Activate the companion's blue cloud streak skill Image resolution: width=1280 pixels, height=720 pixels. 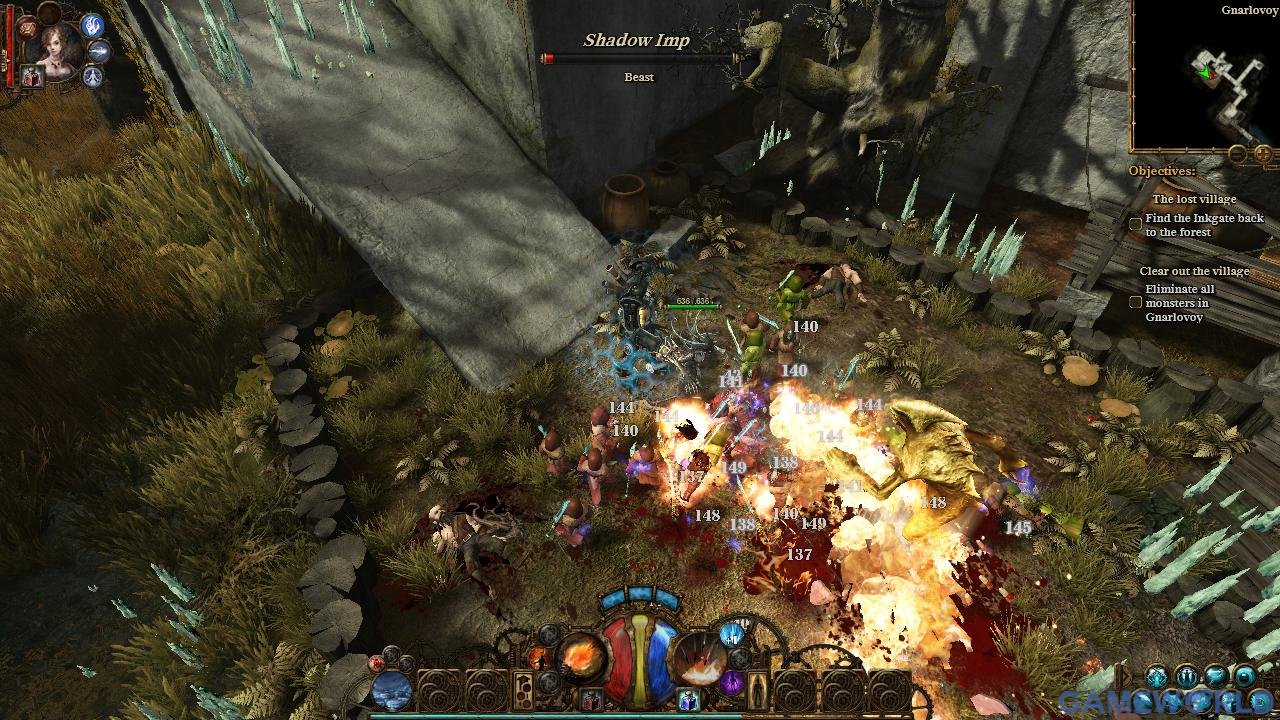99,51
